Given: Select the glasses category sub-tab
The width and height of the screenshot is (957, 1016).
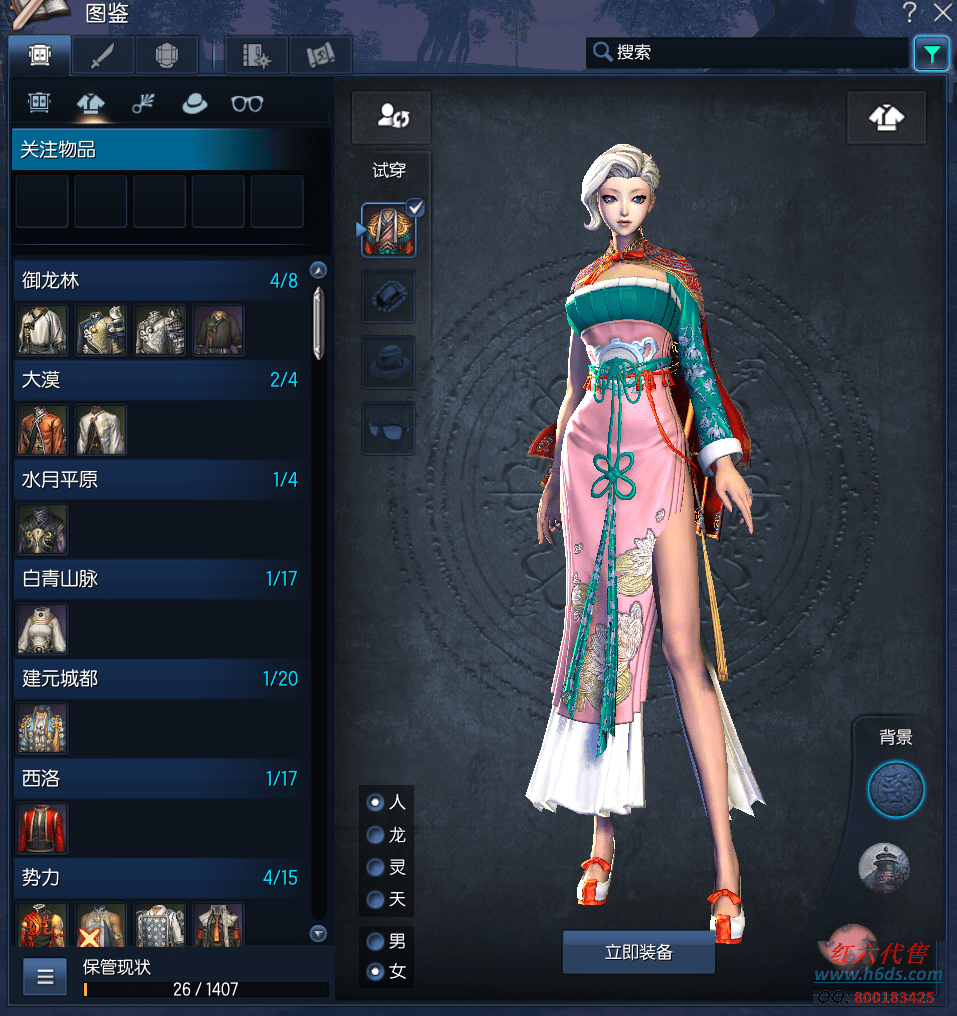Looking at the screenshot, I should [x=246, y=103].
